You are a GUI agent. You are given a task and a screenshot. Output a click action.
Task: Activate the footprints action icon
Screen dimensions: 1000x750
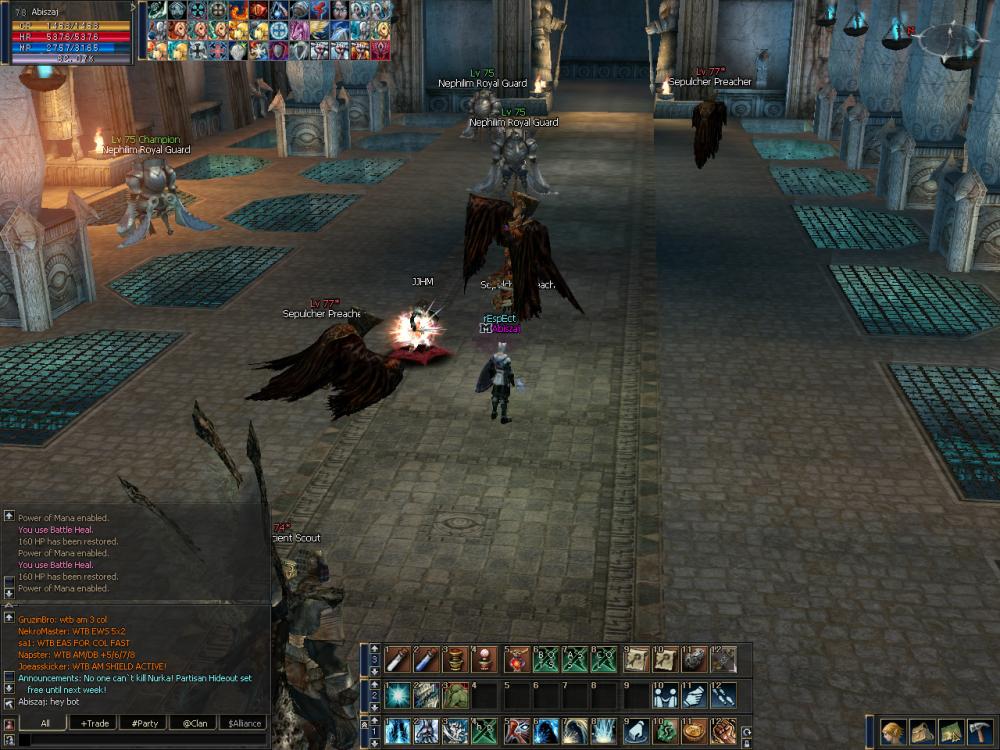coord(722,694)
